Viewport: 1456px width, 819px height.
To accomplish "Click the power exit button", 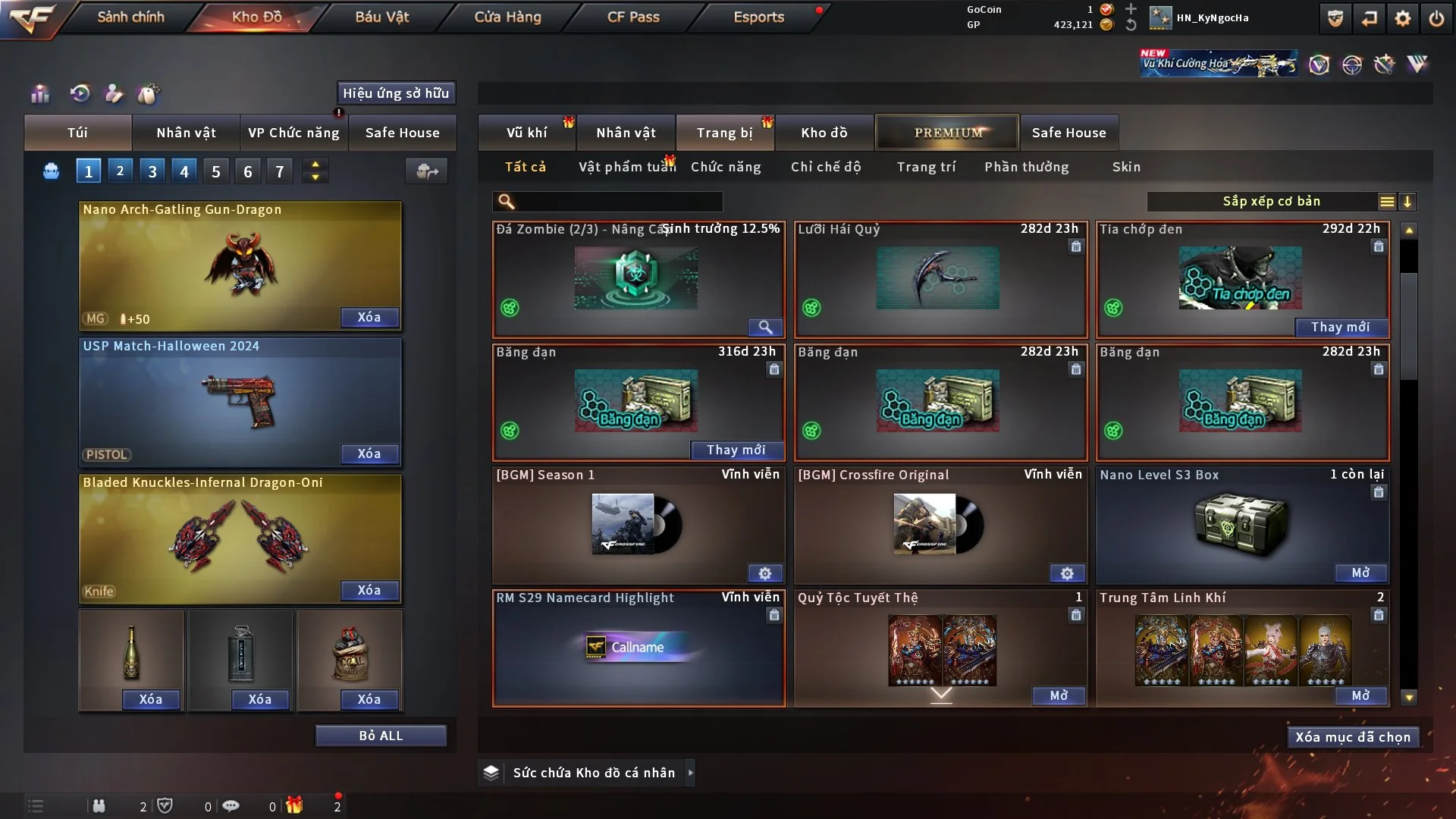I will click(1436, 18).
